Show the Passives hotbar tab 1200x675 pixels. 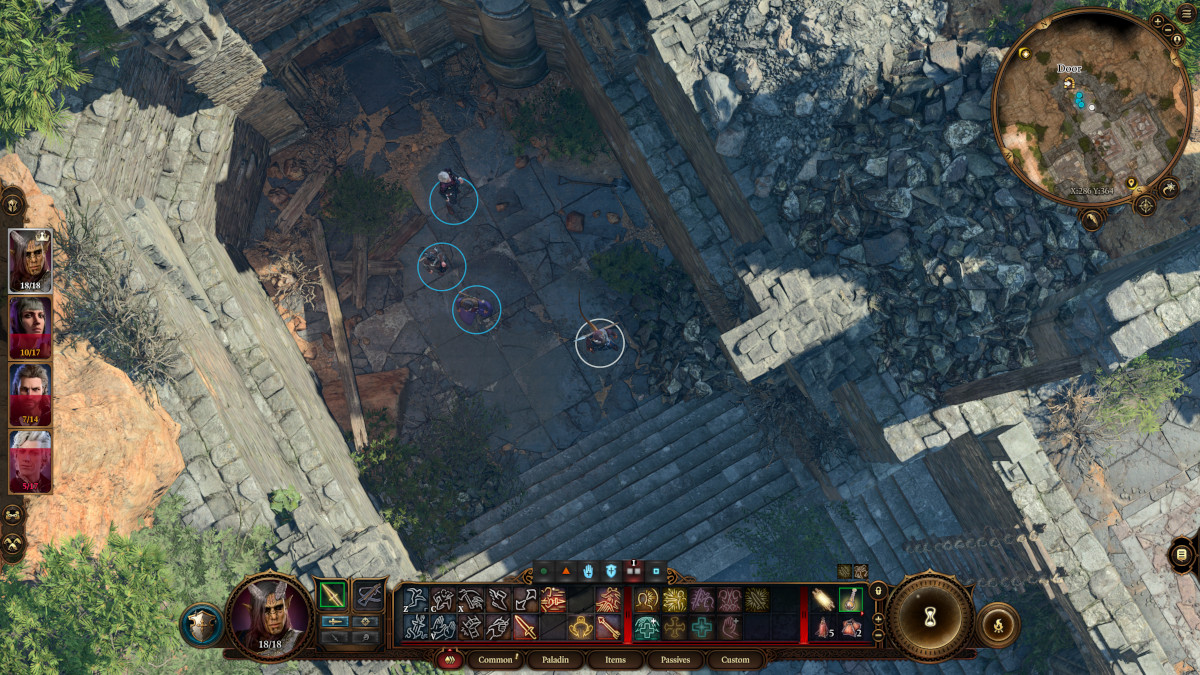[x=675, y=660]
